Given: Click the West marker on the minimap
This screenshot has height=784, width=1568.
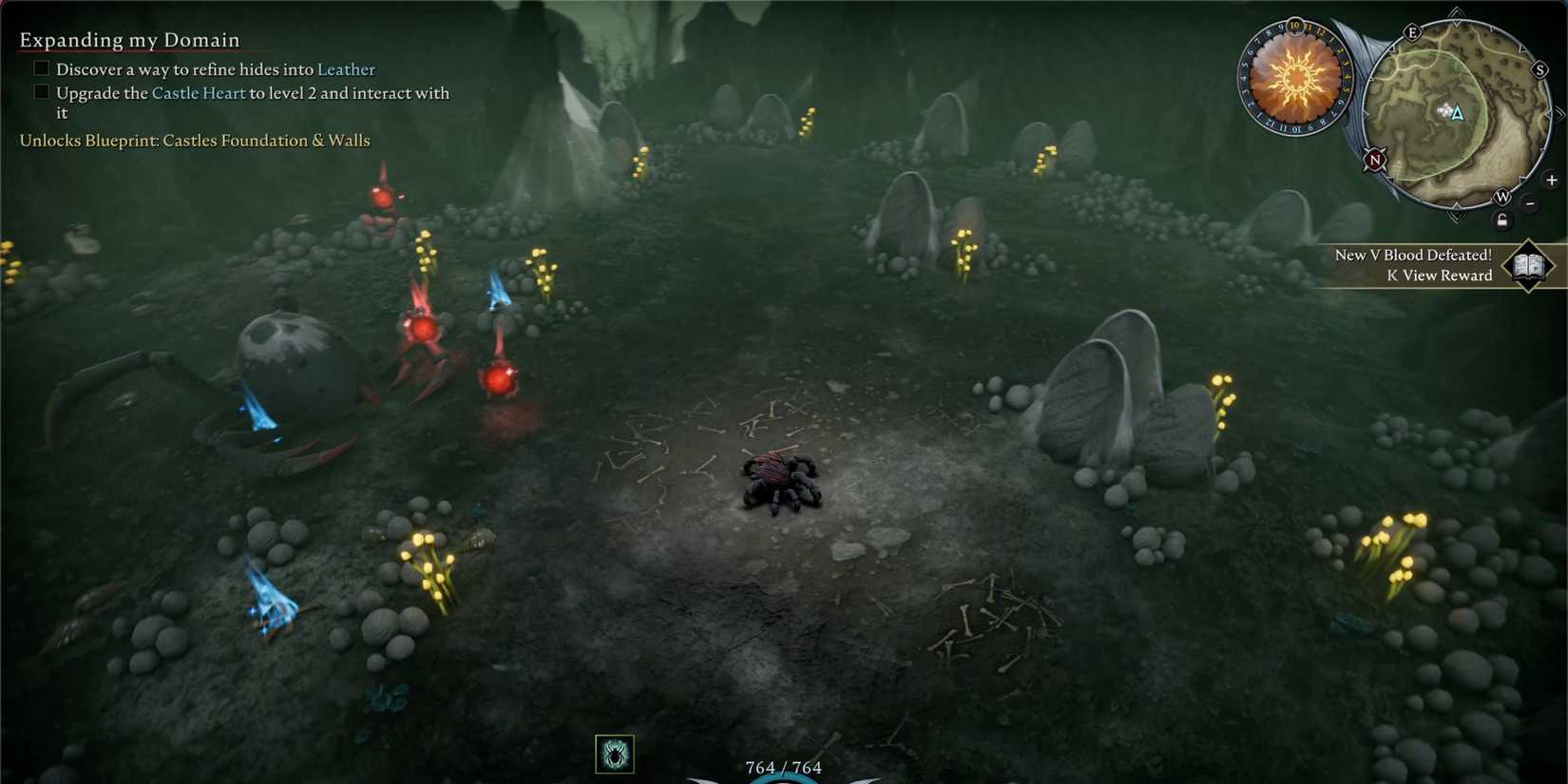Looking at the screenshot, I should click(x=1503, y=198).
